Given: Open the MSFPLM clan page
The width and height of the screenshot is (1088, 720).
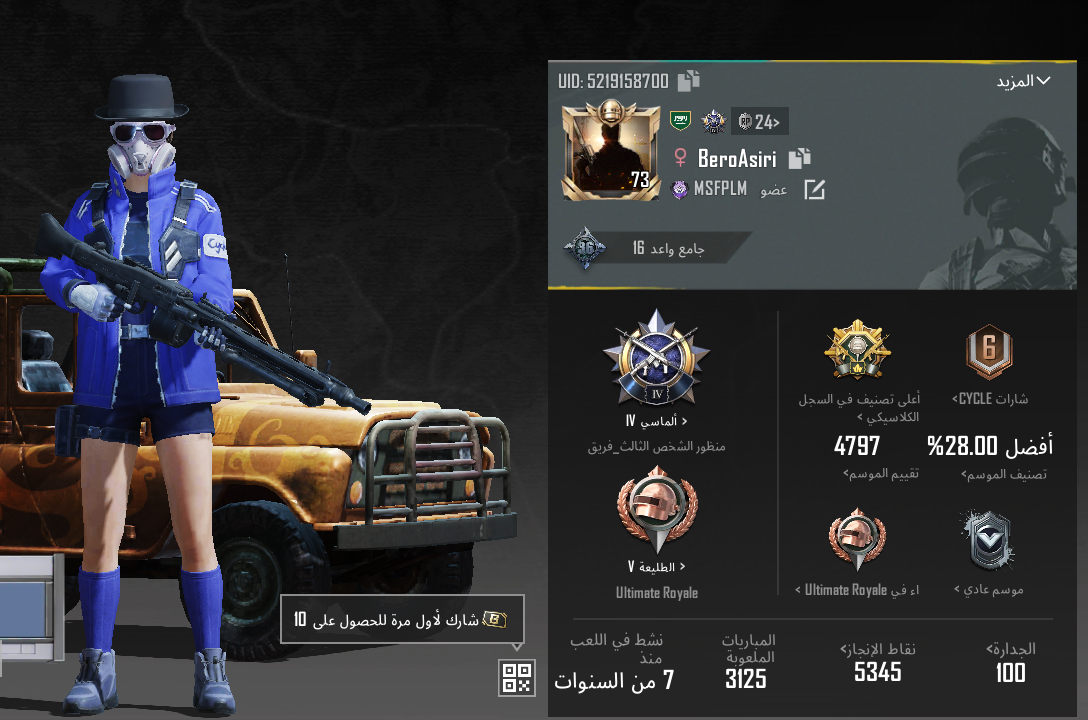Looking at the screenshot, I should (710, 189).
